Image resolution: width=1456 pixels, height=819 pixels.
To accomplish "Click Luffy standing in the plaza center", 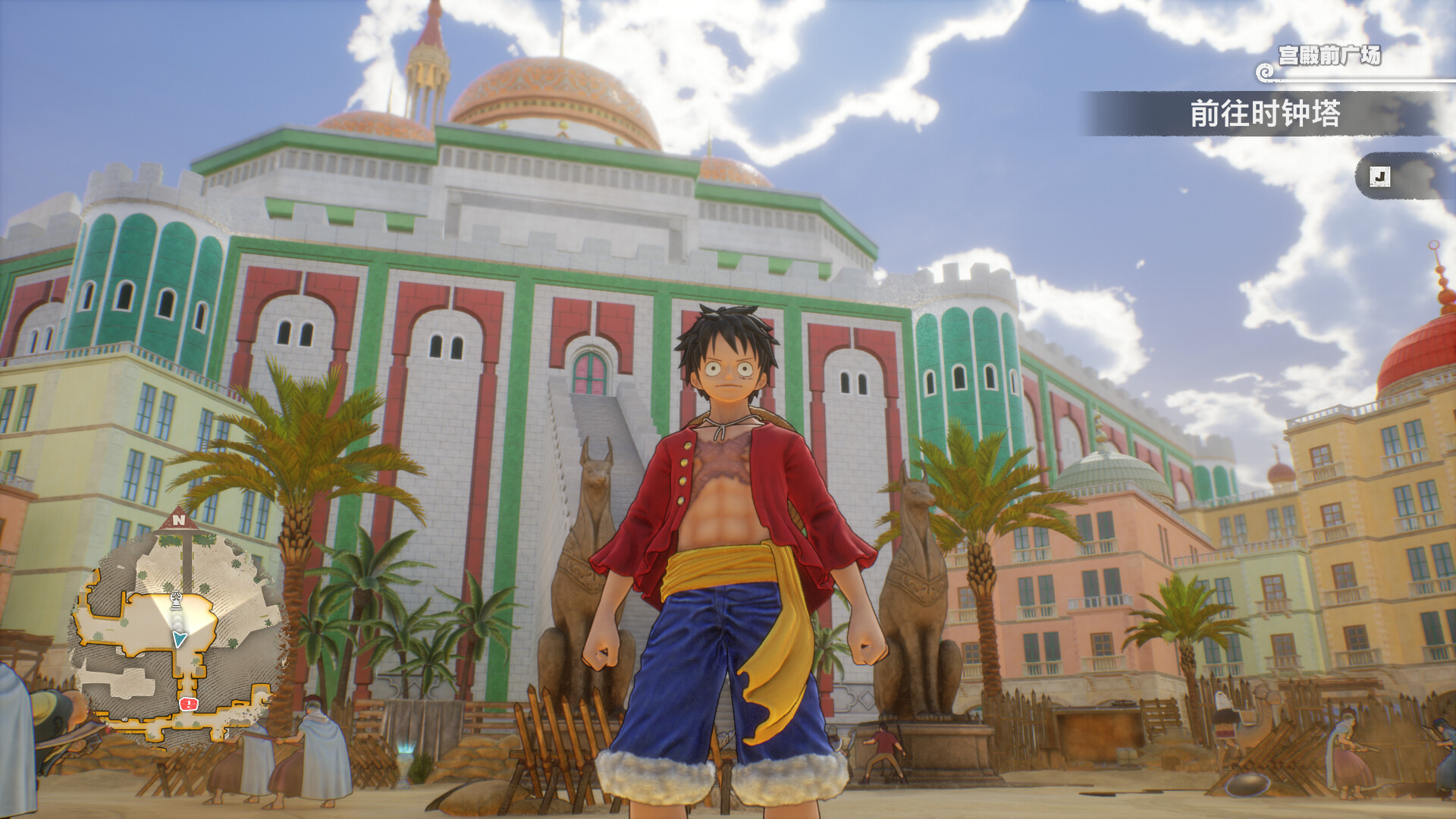I will tap(728, 554).
